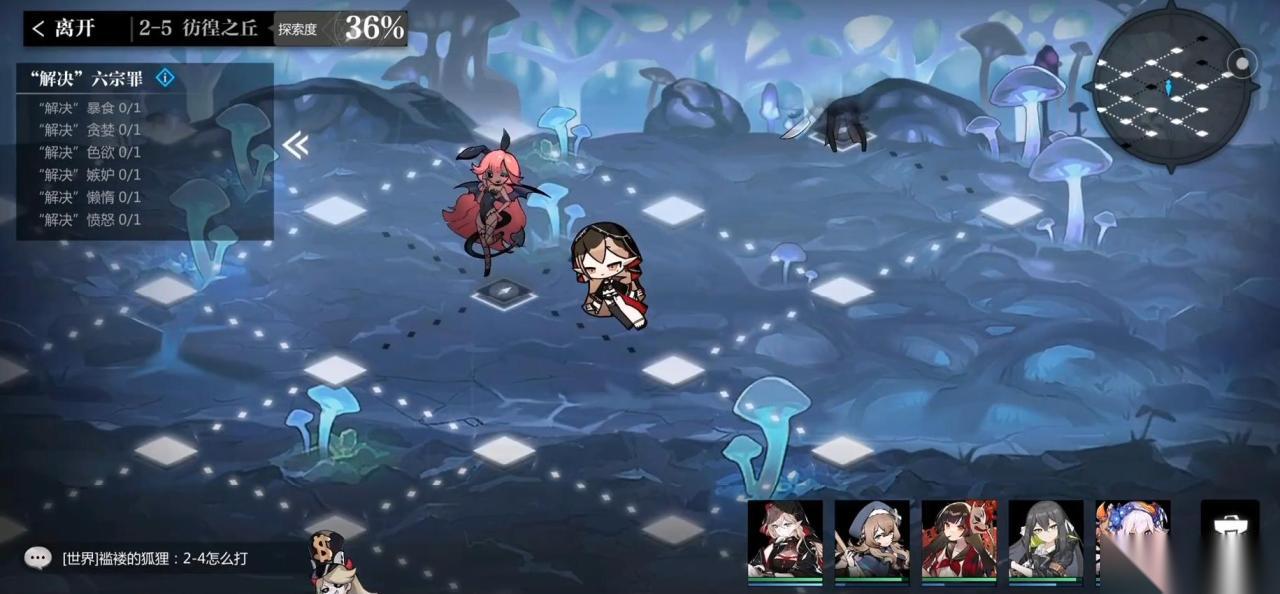Select the white-haired girl with blue headpiece portrait
1280x594 pixels.
[1132, 539]
